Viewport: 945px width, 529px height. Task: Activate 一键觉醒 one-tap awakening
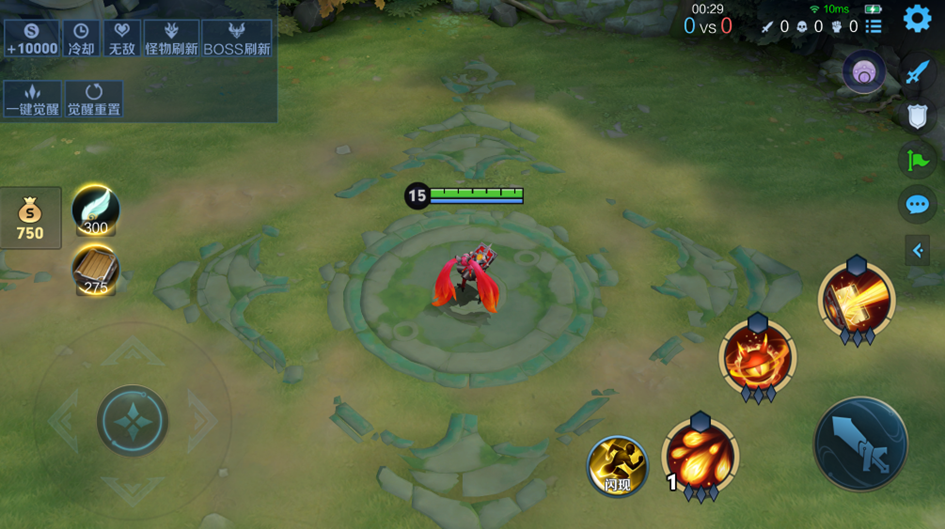[x=32, y=99]
